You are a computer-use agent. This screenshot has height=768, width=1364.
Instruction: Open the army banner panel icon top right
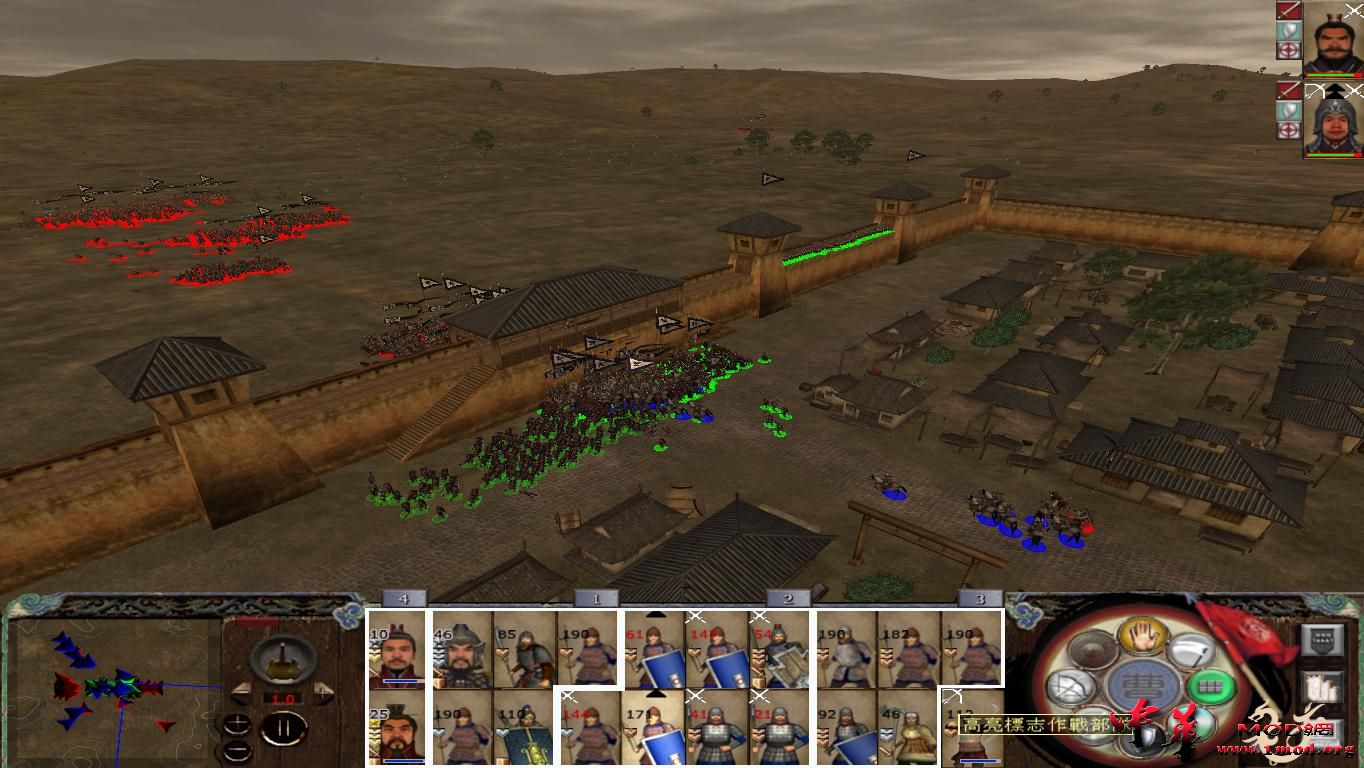coord(1321,640)
